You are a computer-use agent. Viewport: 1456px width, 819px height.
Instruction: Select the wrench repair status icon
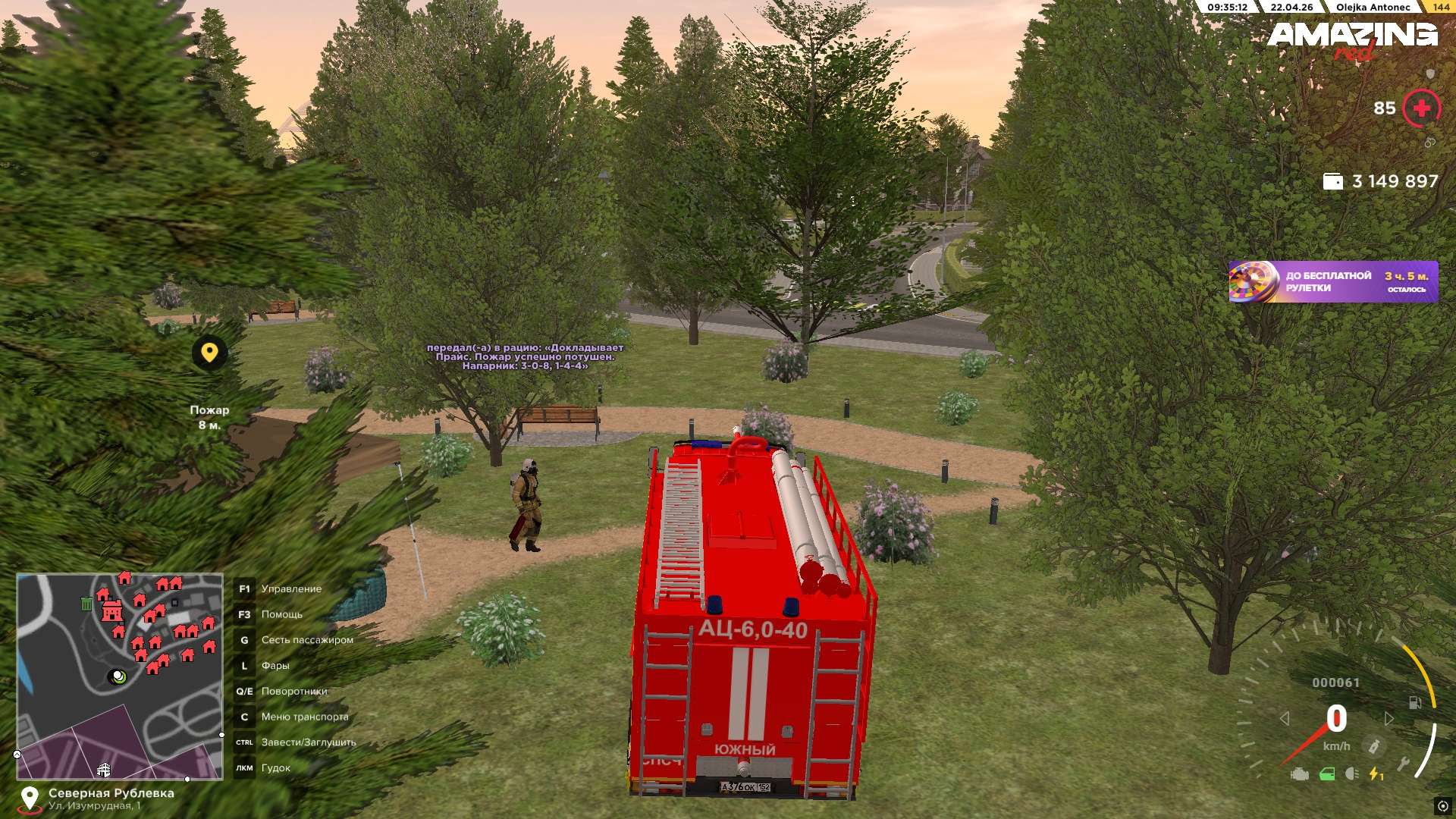[1403, 764]
